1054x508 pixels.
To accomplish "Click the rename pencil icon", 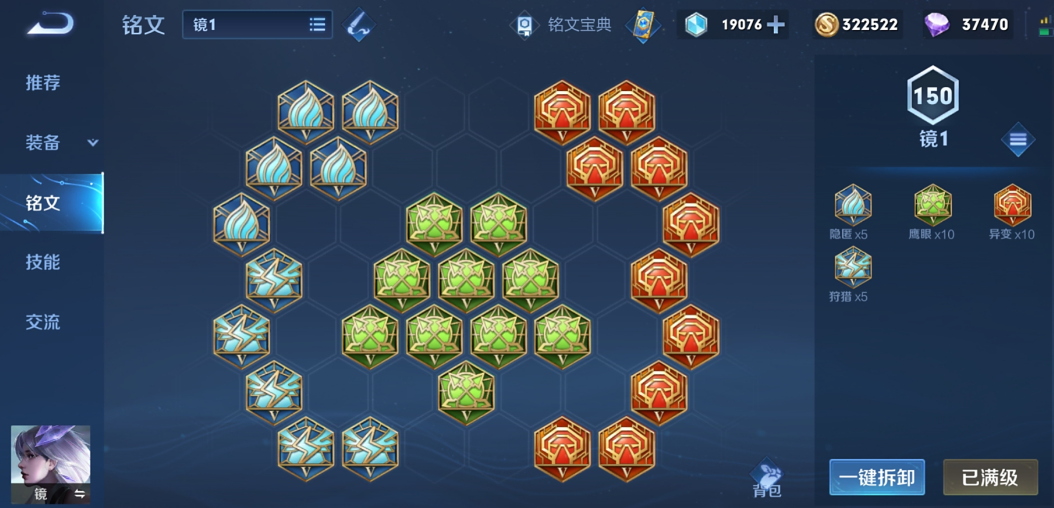I will point(358,25).
